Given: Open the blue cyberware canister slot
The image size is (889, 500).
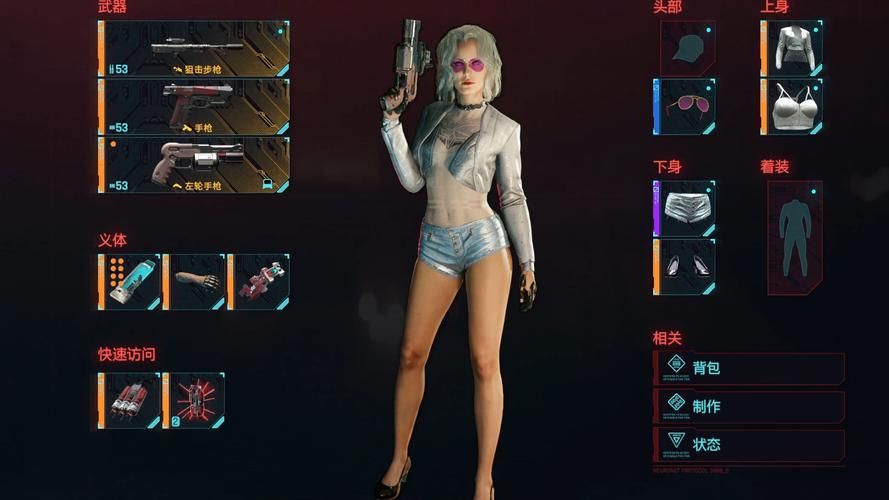Looking at the screenshot, I should point(131,281).
